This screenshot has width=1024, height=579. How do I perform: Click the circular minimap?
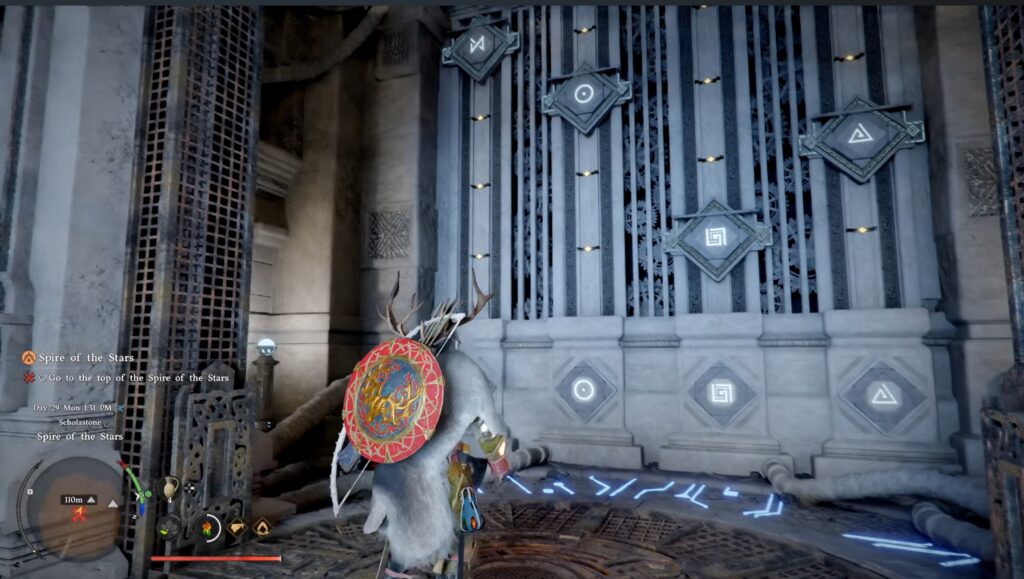coord(73,509)
